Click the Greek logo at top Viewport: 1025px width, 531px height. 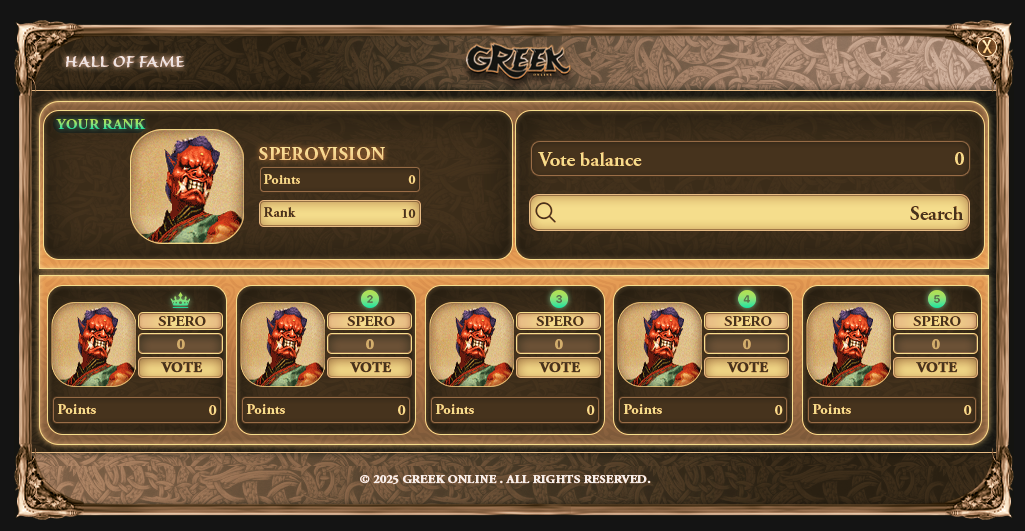[517, 59]
